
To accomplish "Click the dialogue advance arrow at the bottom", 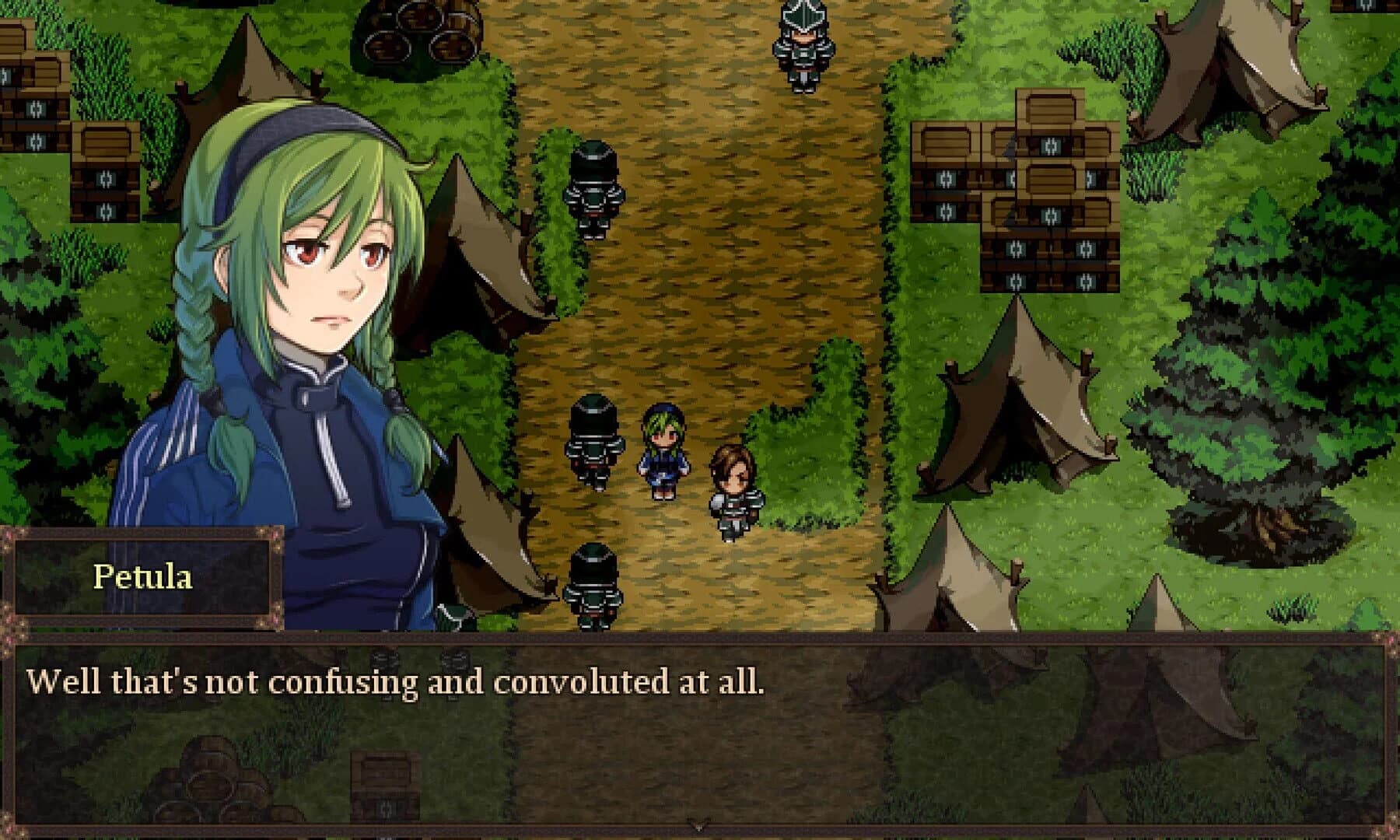I will (x=698, y=826).
